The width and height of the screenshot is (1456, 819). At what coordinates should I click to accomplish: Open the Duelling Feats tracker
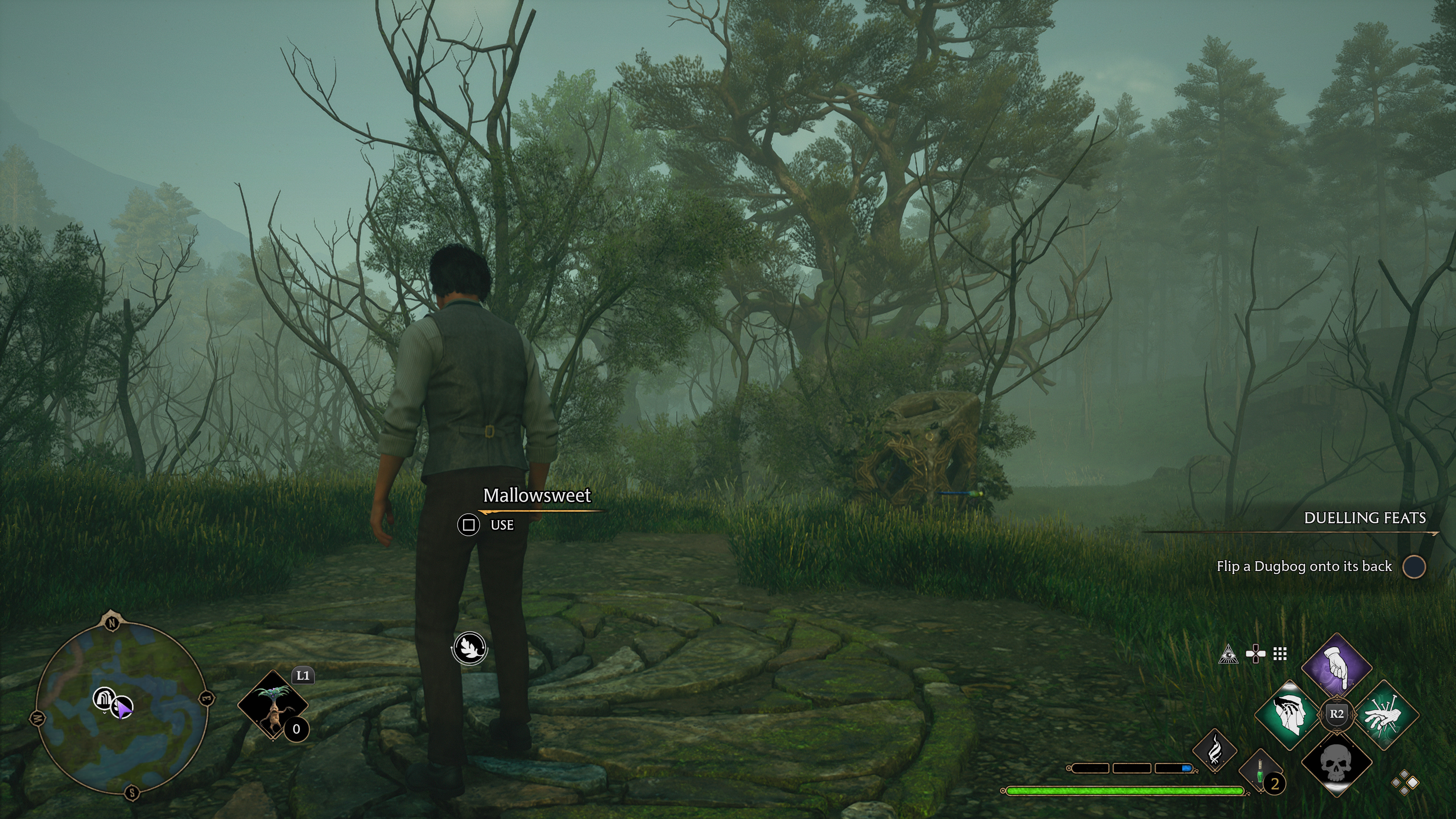click(1365, 518)
